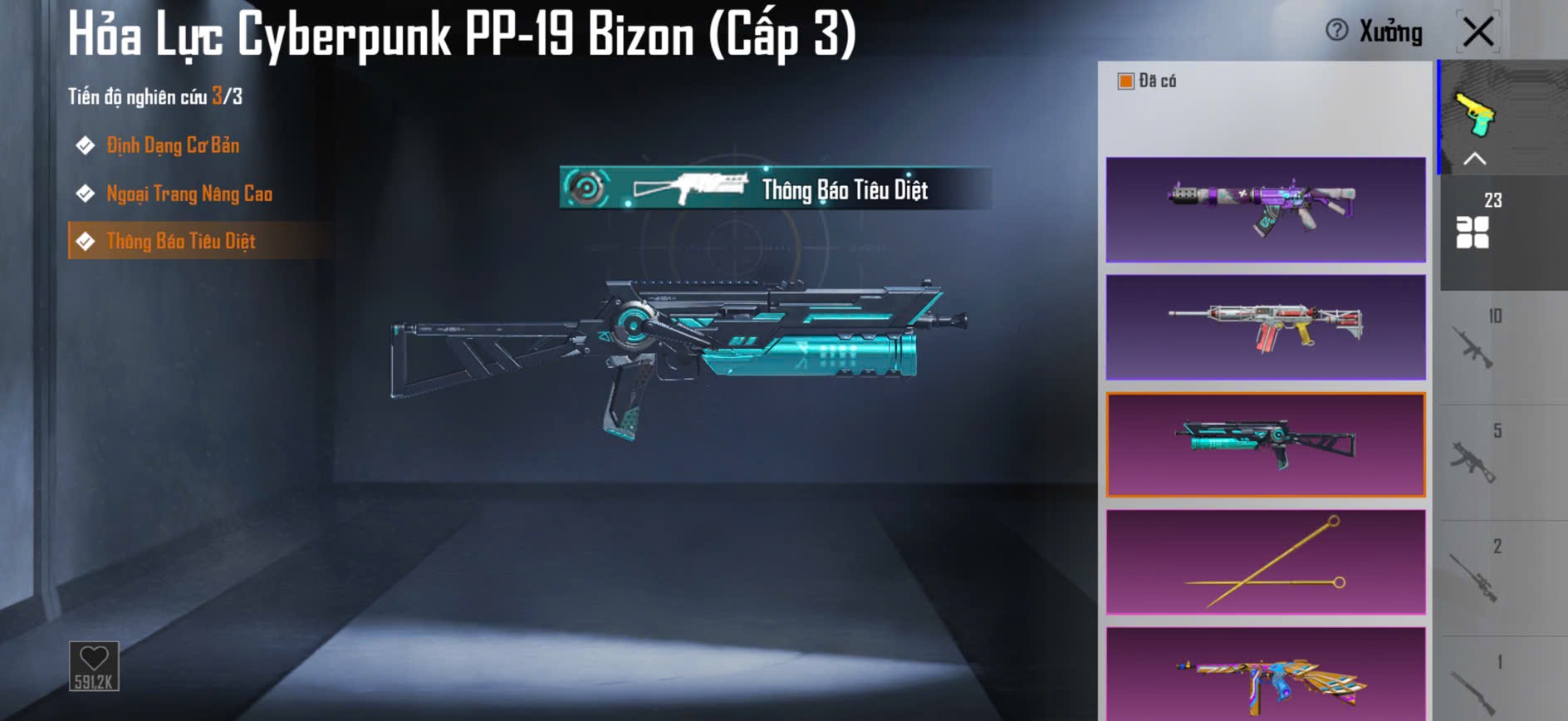Choose the golden needles weapon skin
The width and height of the screenshot is (1568, 721).
pyautogui.click(x=1265, y=562)
